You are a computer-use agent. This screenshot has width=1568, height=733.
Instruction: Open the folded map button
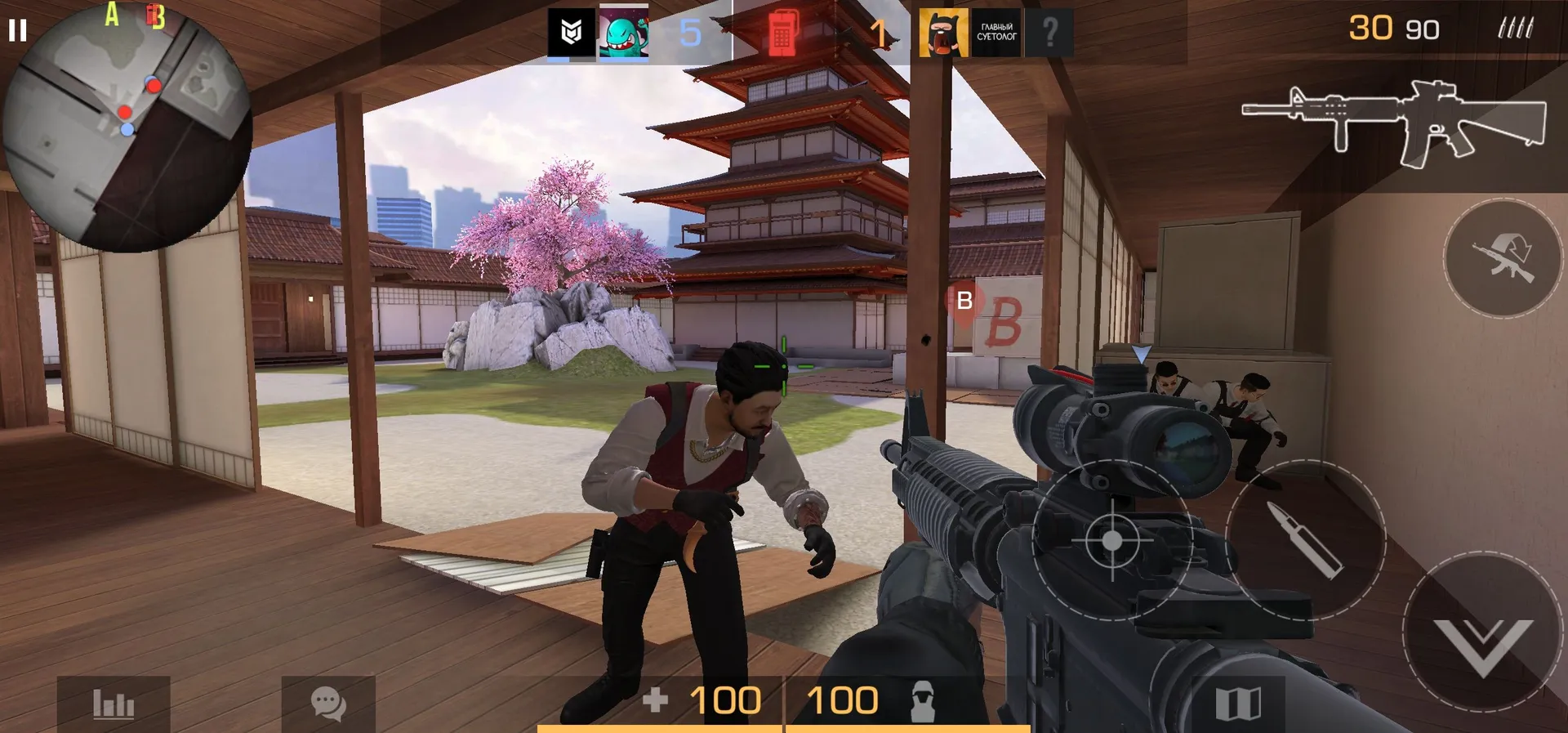[1238, 704]
